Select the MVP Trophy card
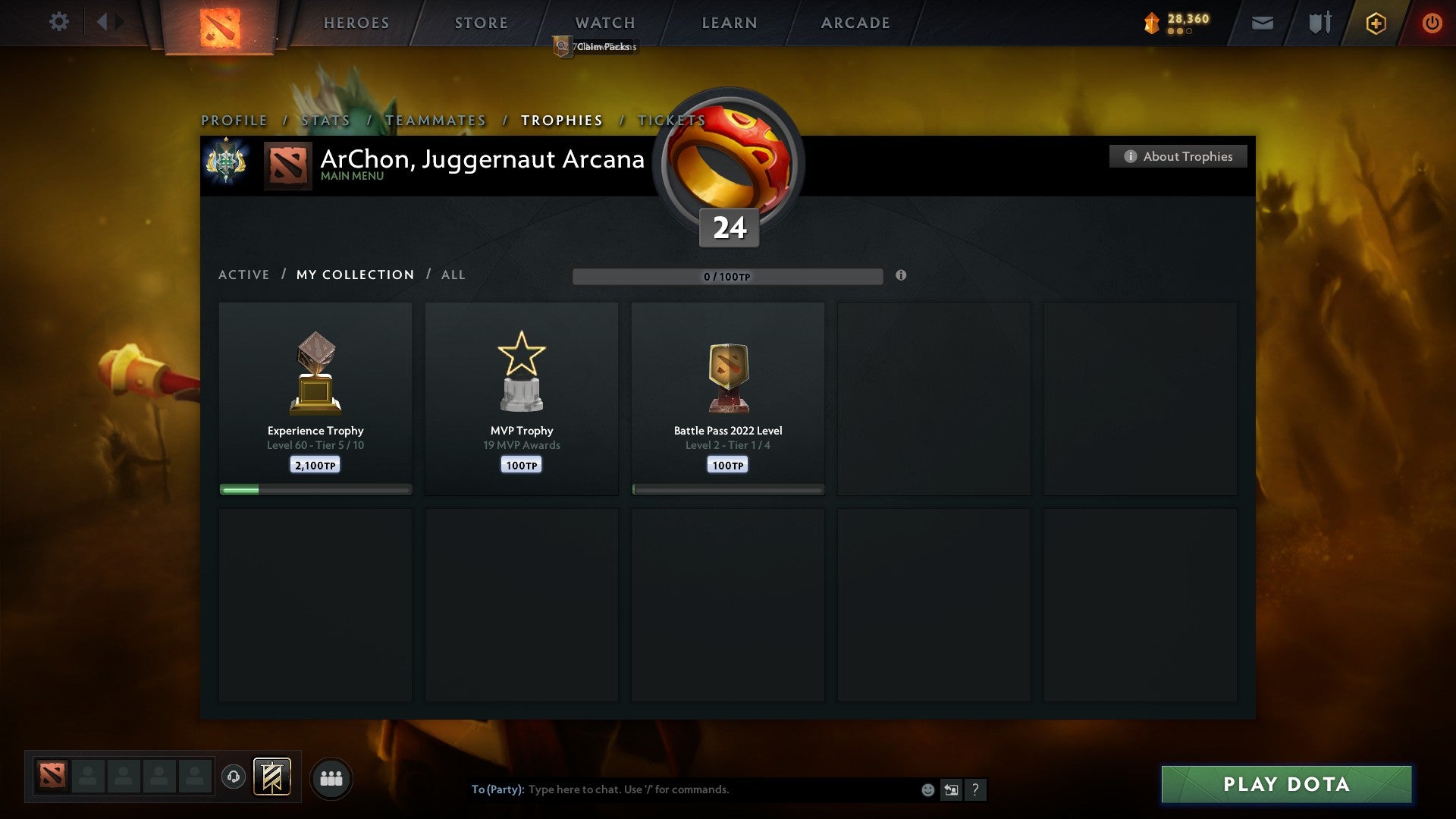Image resolution: width=1456 pixels, height=819 pixels. tap(521, 394)
